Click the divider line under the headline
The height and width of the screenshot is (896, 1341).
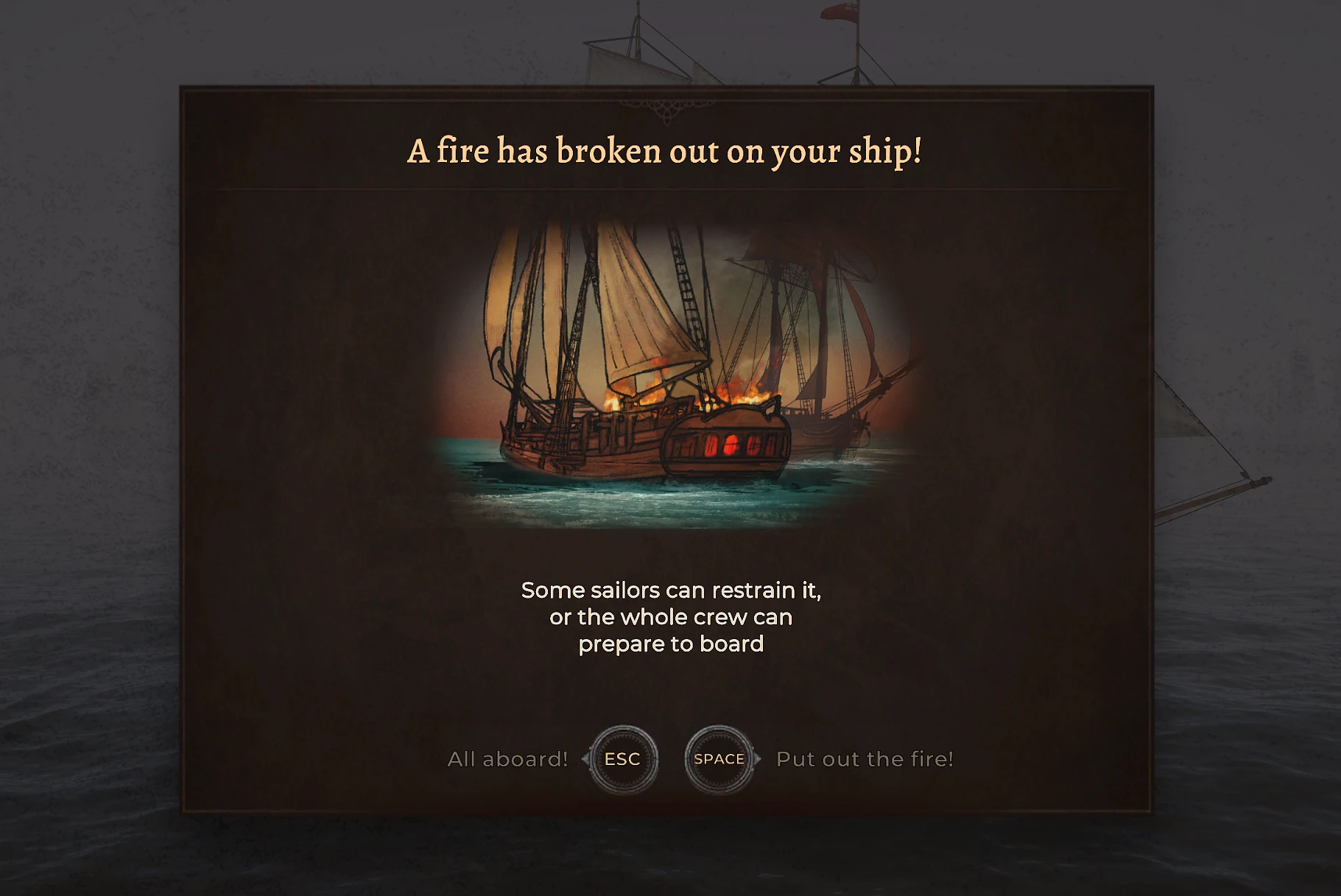click(x=666, y=190)
